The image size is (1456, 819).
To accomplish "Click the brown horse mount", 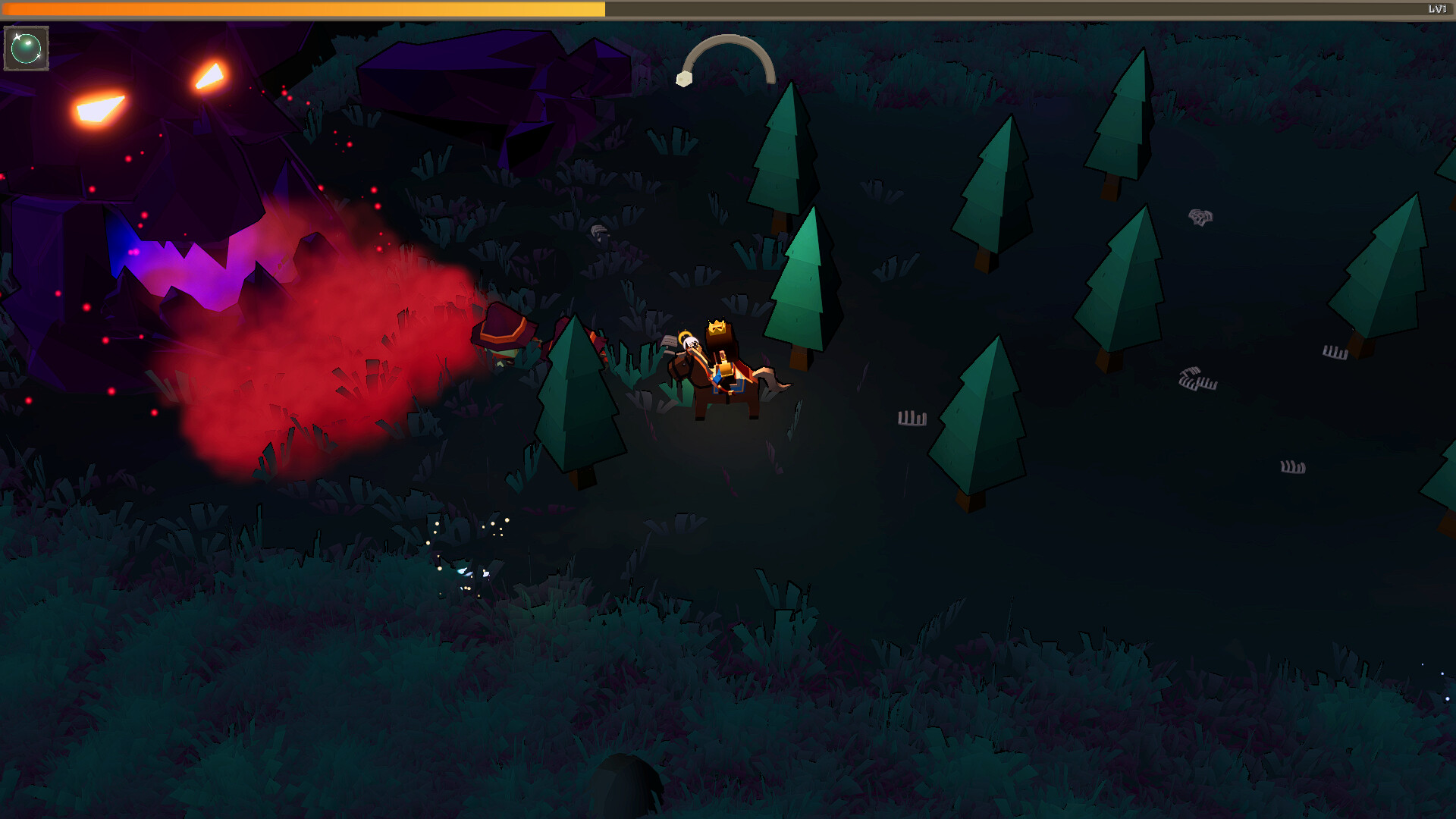I will [x=720, y=387].
